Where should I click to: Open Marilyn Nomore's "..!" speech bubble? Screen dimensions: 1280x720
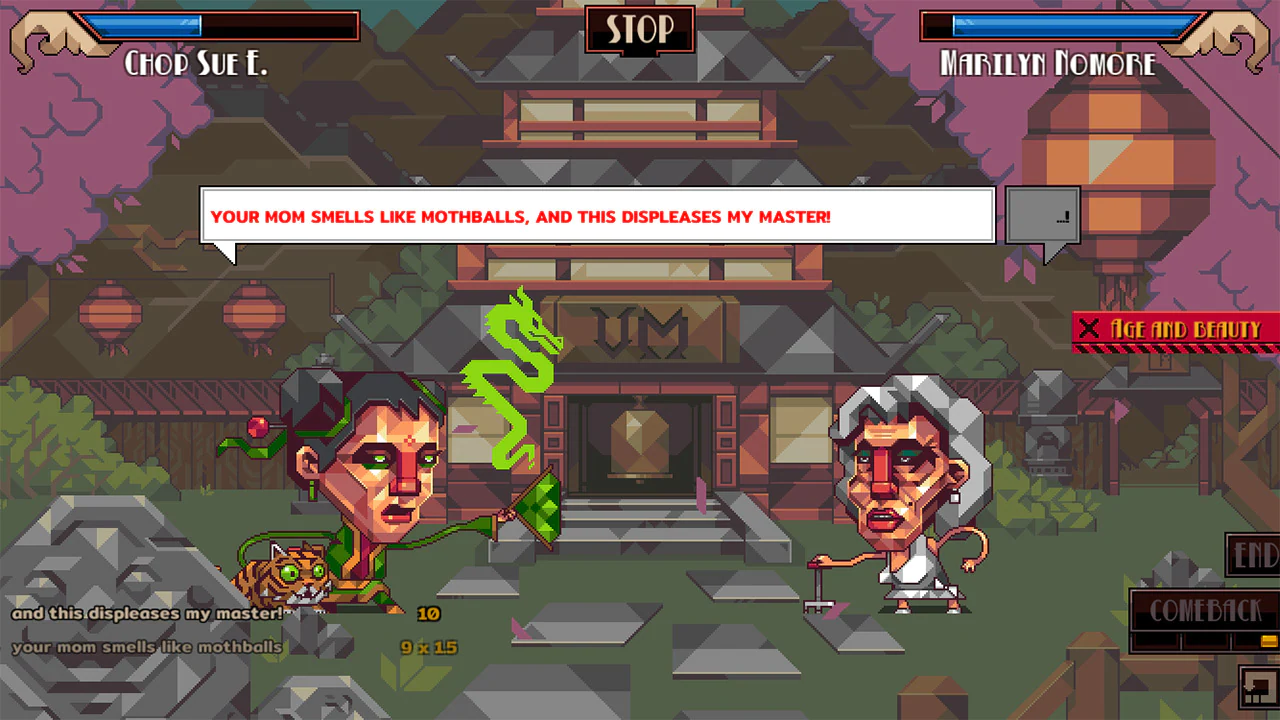(1044, 213)
